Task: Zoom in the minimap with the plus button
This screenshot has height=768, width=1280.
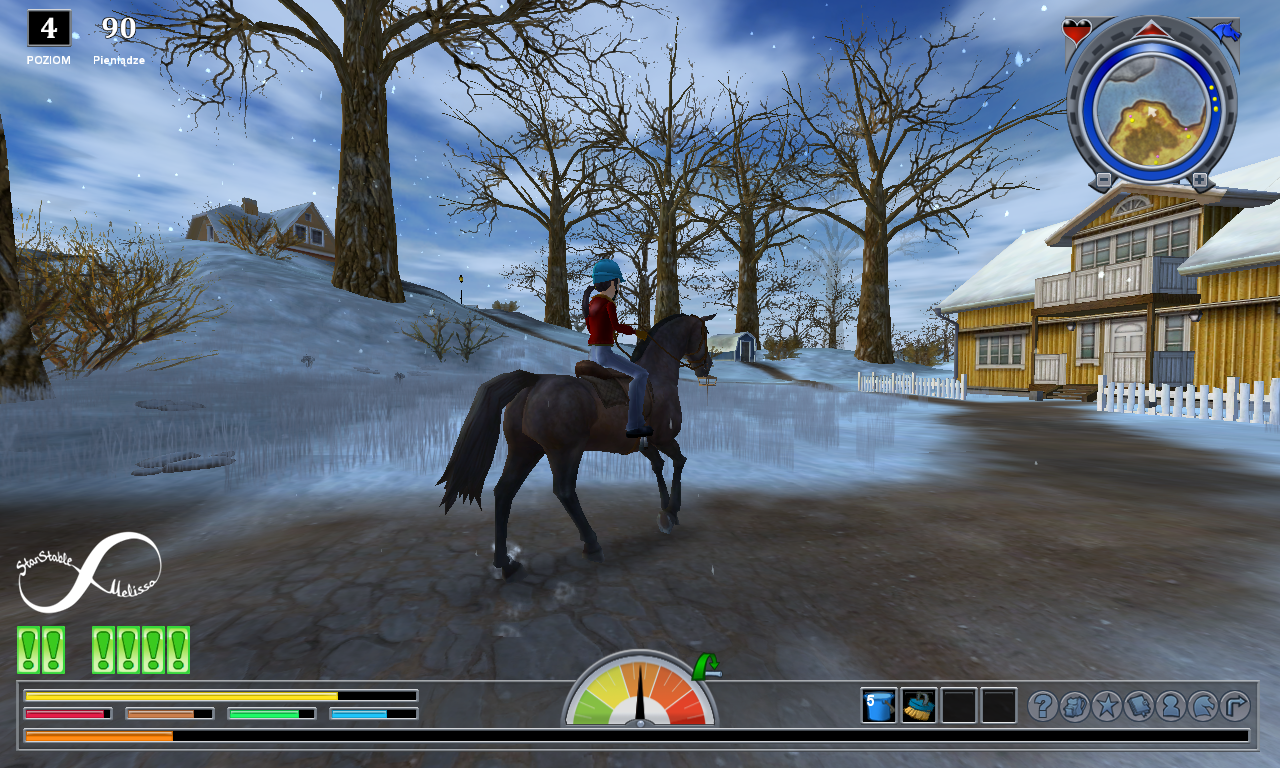Action: point(1199,180)
